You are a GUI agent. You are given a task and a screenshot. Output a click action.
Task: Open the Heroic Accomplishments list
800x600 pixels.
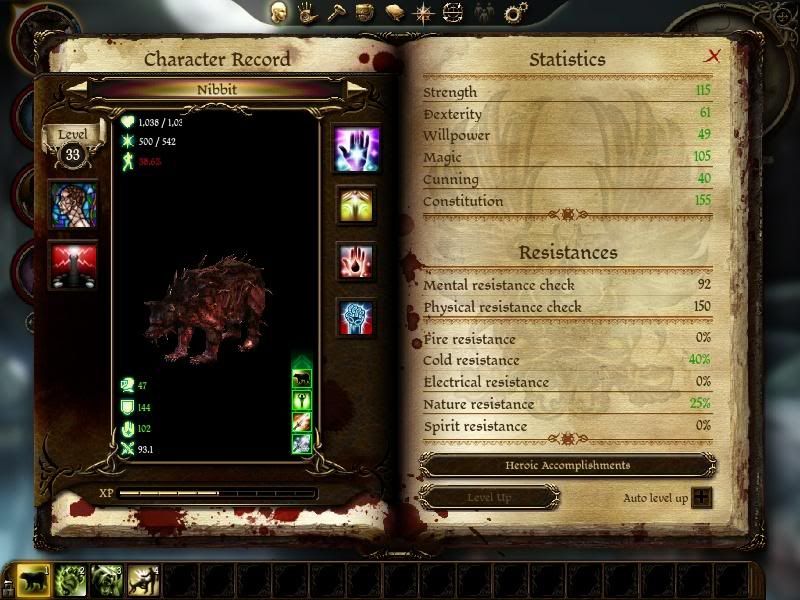click(567, 466)
